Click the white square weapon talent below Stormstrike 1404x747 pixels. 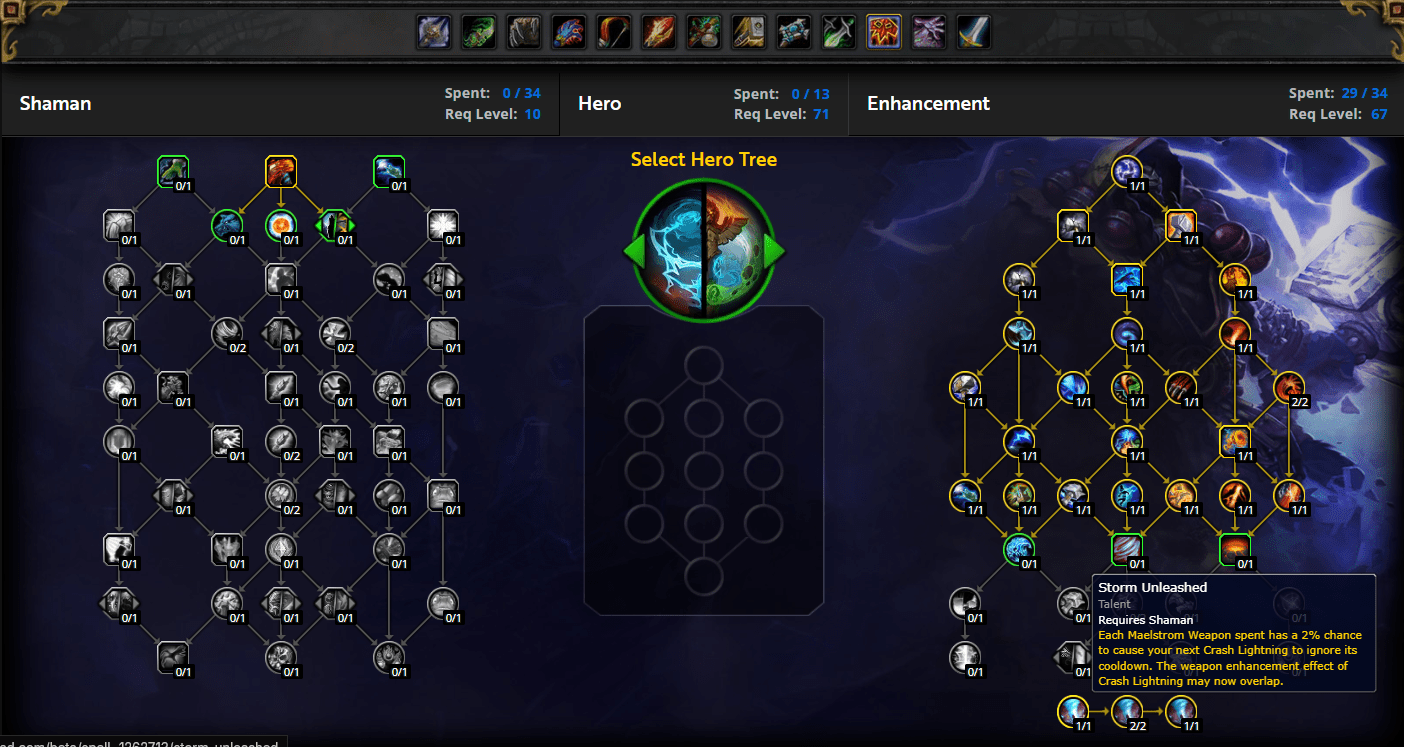pos(1074,224)
